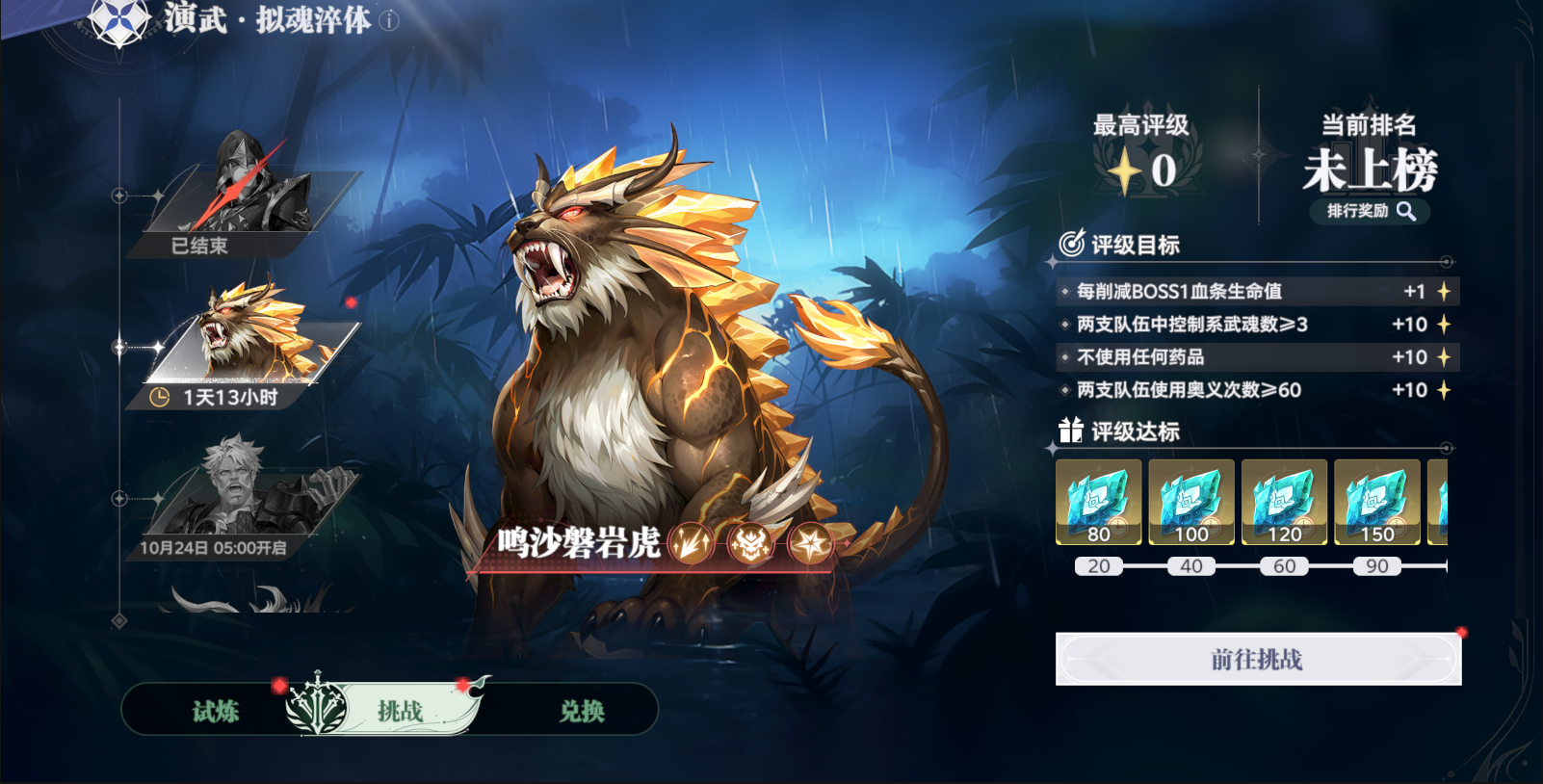Image resolution: width=1543 pixels, height=784 pixels.
Task: Click the 20-point milestone on the reward progress bar
Action: coord(1099,566)
